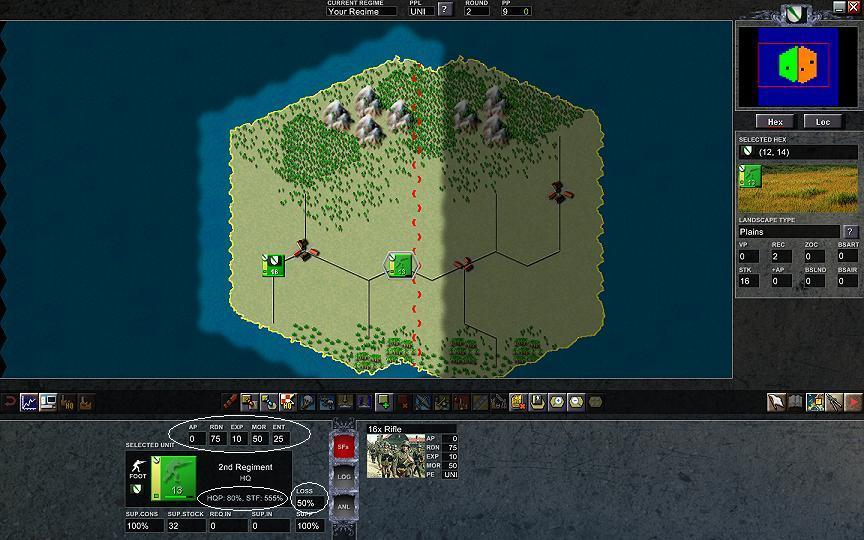Click the question mark beside UNI
This screenshot has width=864, height=540.
pos(445,11)
